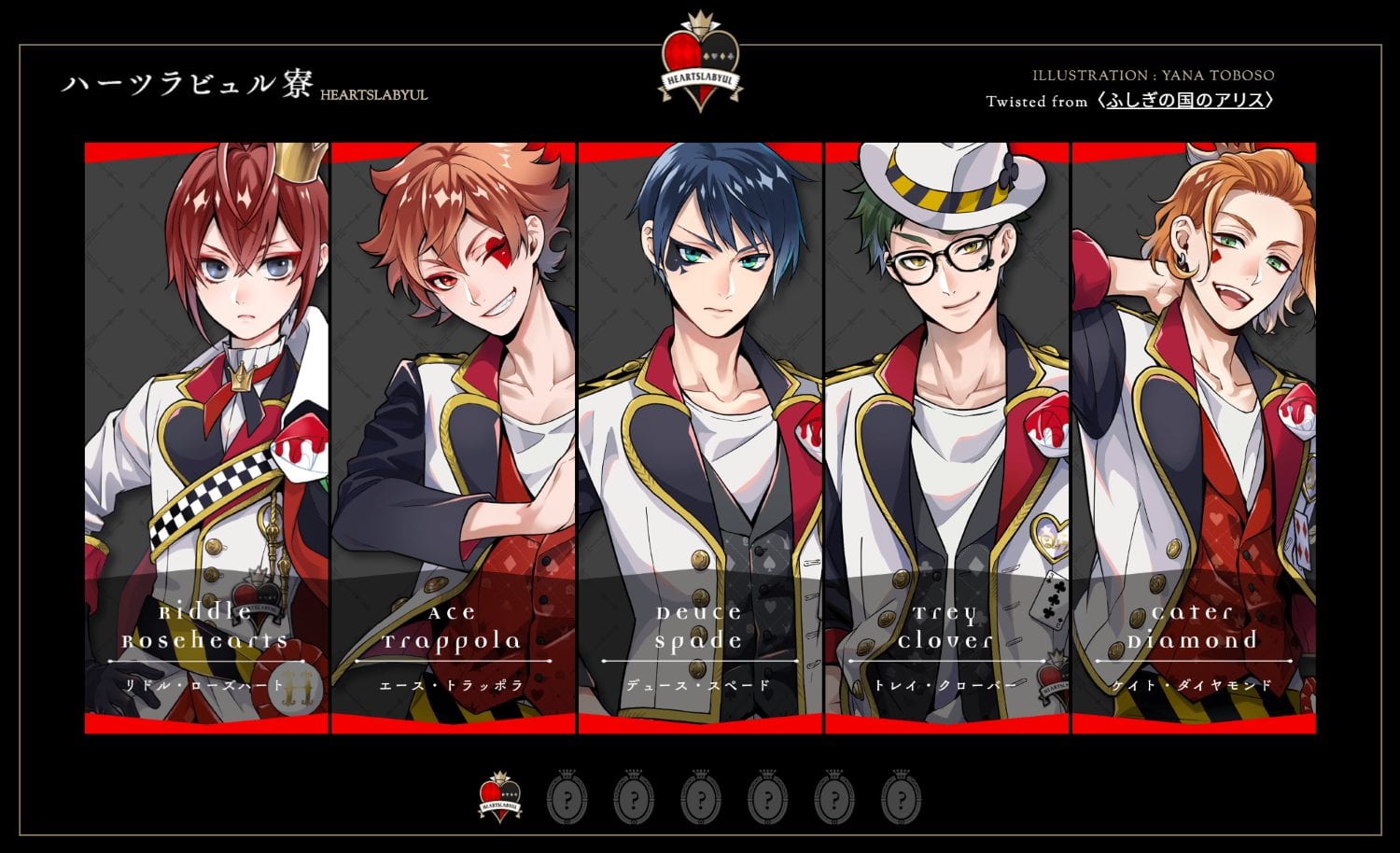Pick the Trey Clover character card
Image resolution: width=1400 pixels, height=853 pixels.
tap(946, 438)
